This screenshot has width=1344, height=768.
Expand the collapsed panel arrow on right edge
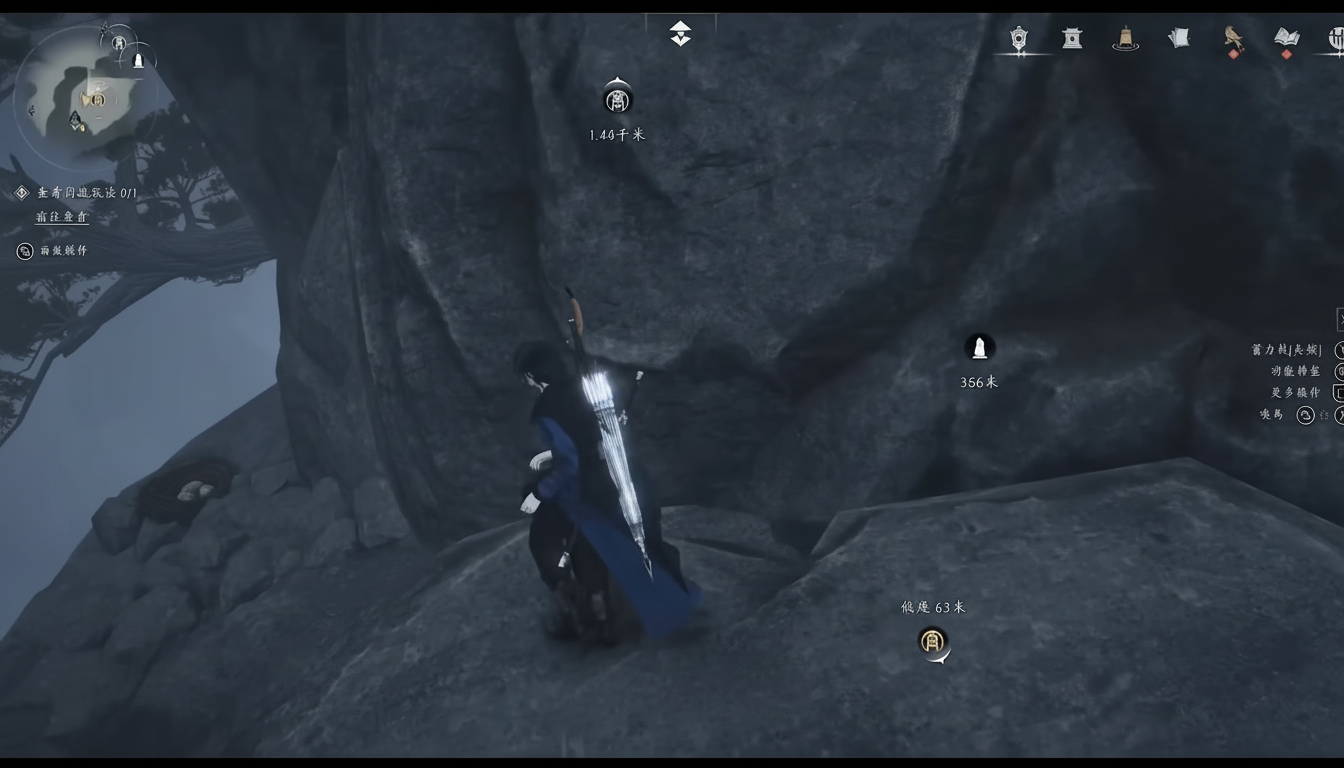pos(1340,320)
